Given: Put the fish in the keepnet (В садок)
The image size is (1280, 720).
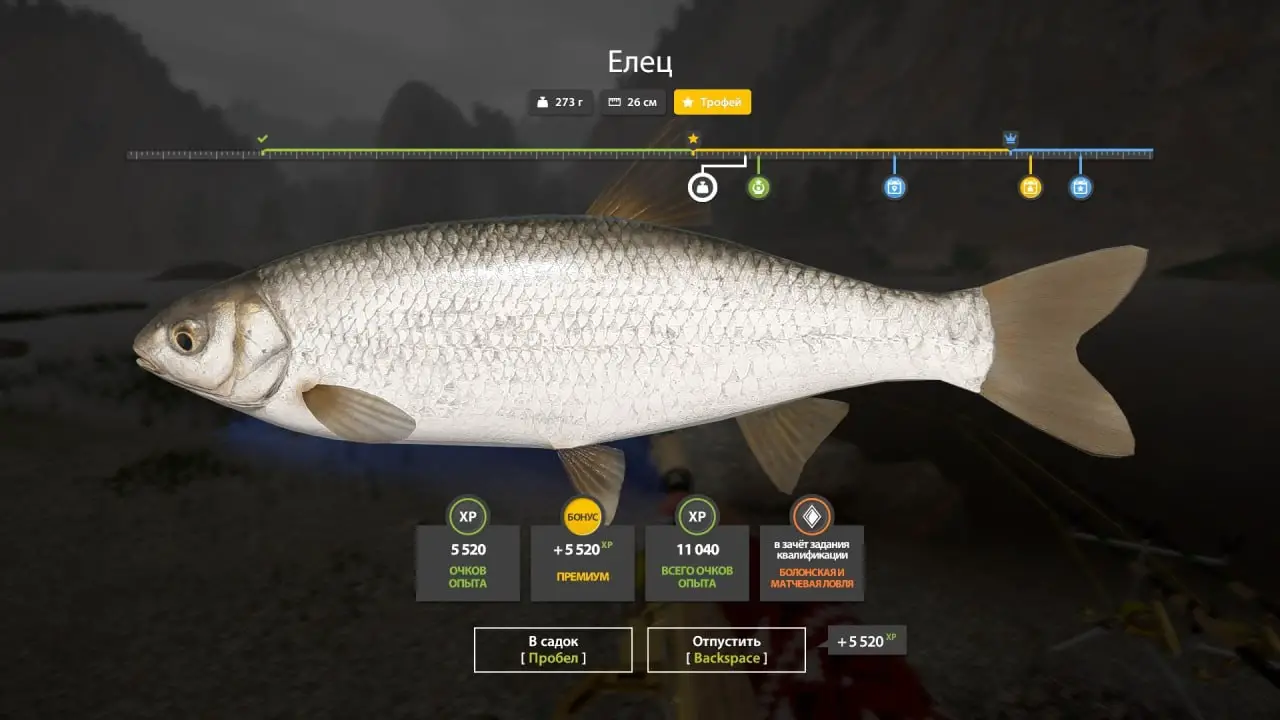Looking at the screenshot, I should pos(553,649).
